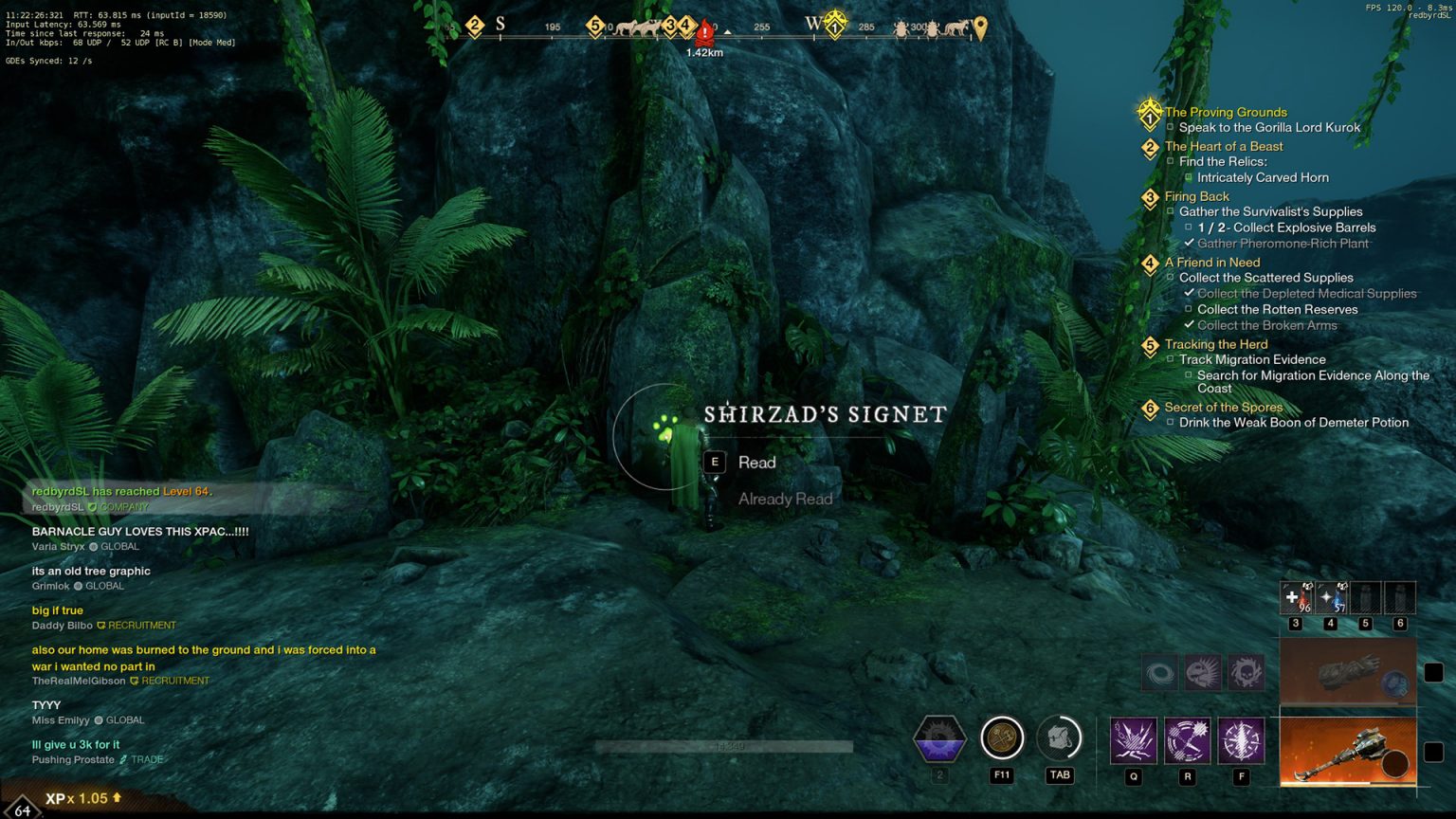
Task: Open A Friend in Need quest entry
Action: pyautogui.click(x=1211, y=263)
